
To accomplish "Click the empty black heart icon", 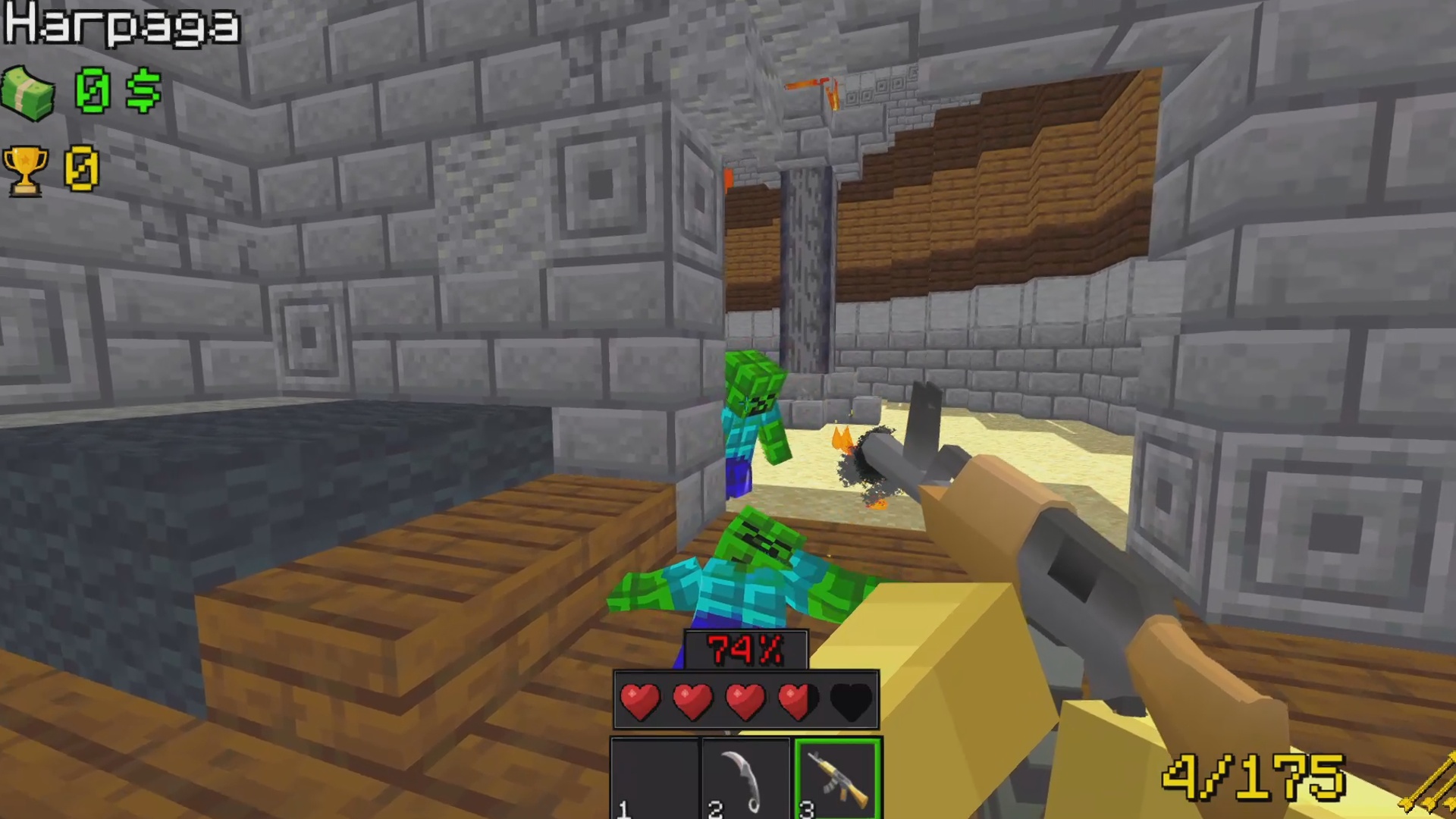I will pos(849,699).
